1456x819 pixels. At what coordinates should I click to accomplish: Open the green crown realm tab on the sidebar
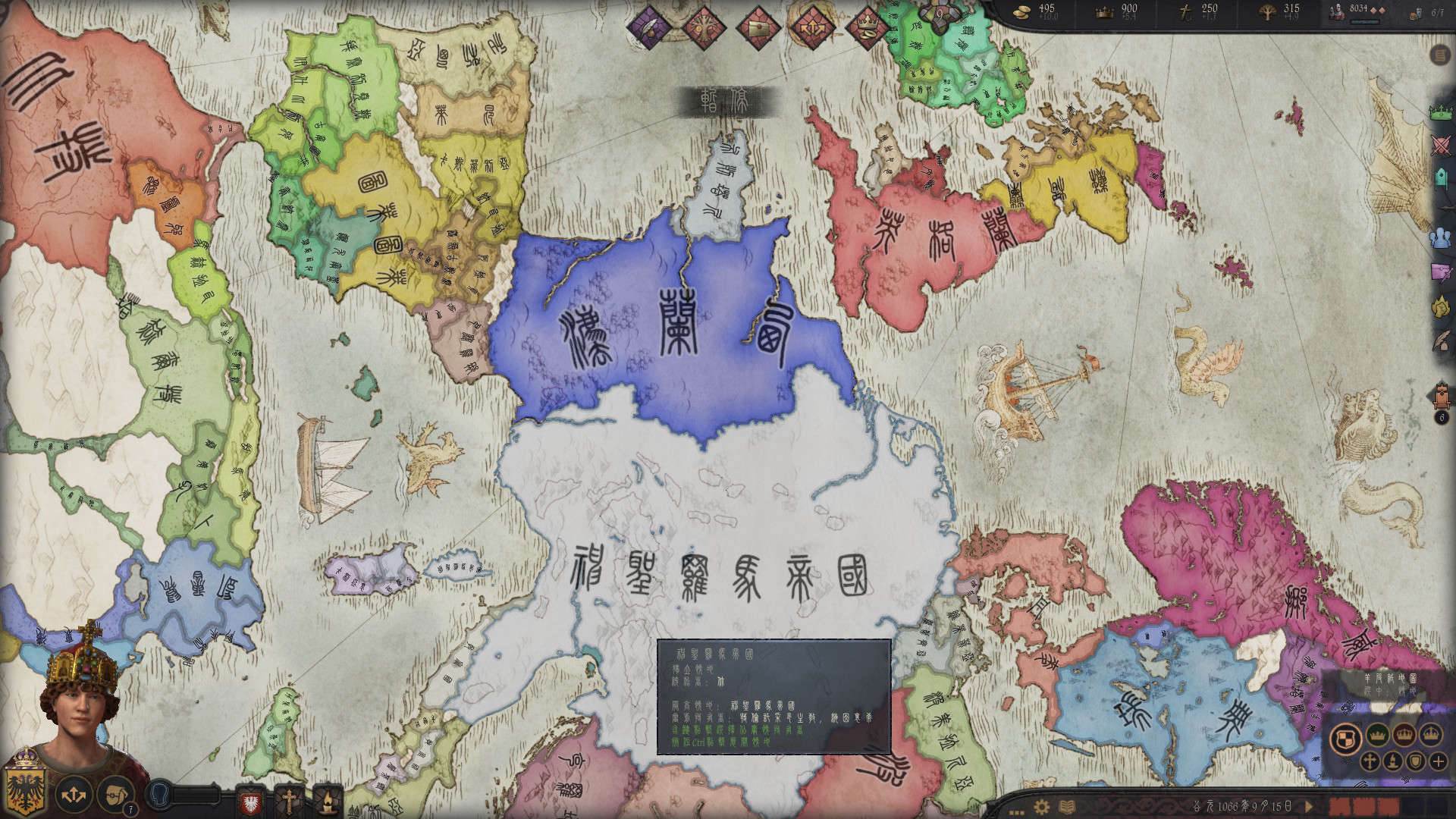point(1442,112)
